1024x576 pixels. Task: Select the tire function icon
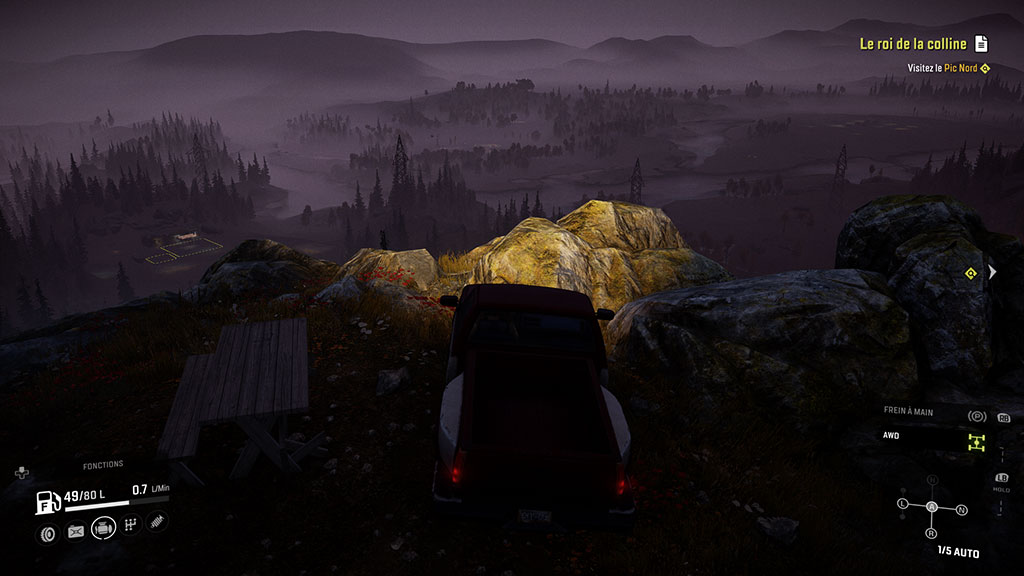tap(48, 532)
